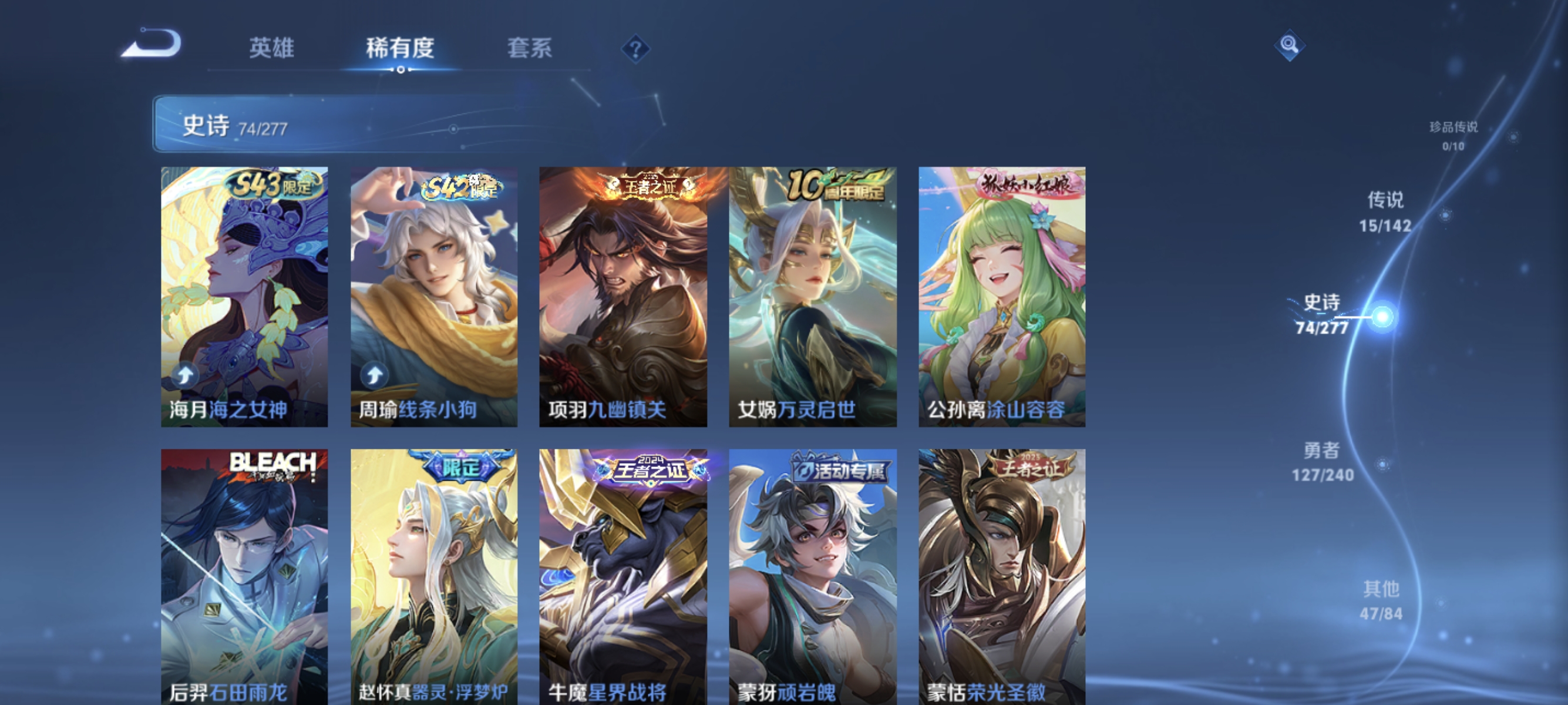
Task: Click the upgrade arrow on 海月海之女神 card
Action: pos(186,375)
